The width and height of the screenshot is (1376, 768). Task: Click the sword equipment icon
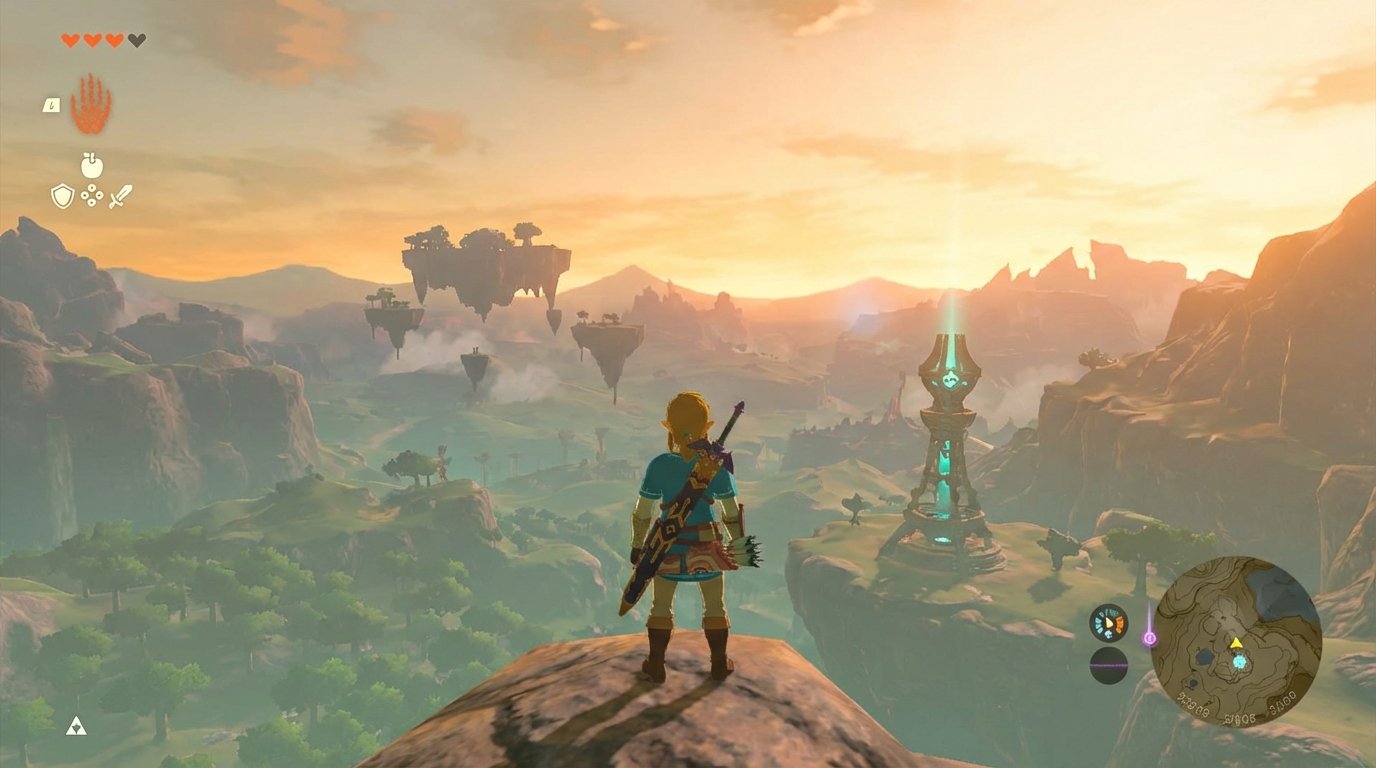(121, 197)
